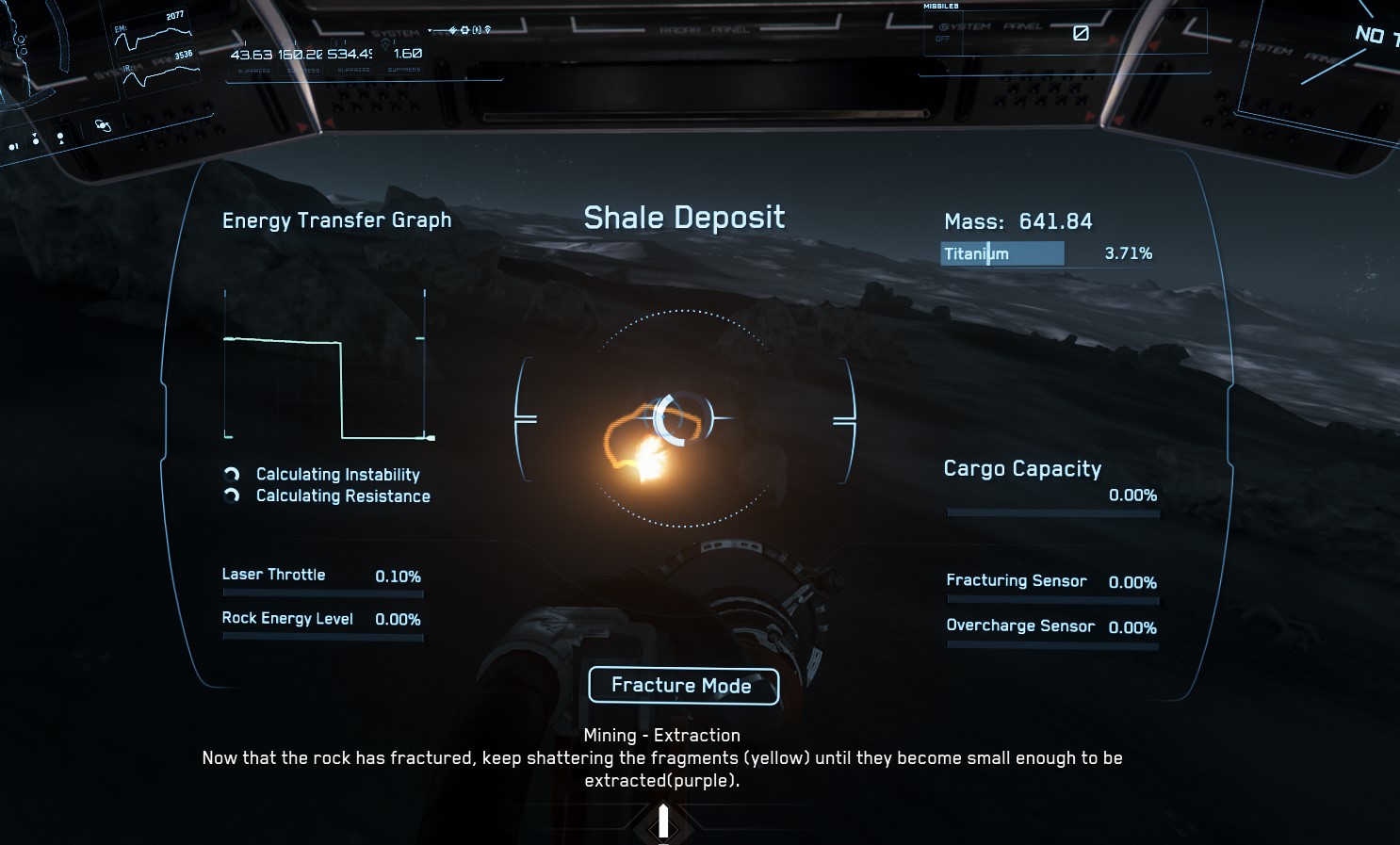Select the Titanium composition row
Screen dimensions: 1400x845
click(x=1047, y=253)
